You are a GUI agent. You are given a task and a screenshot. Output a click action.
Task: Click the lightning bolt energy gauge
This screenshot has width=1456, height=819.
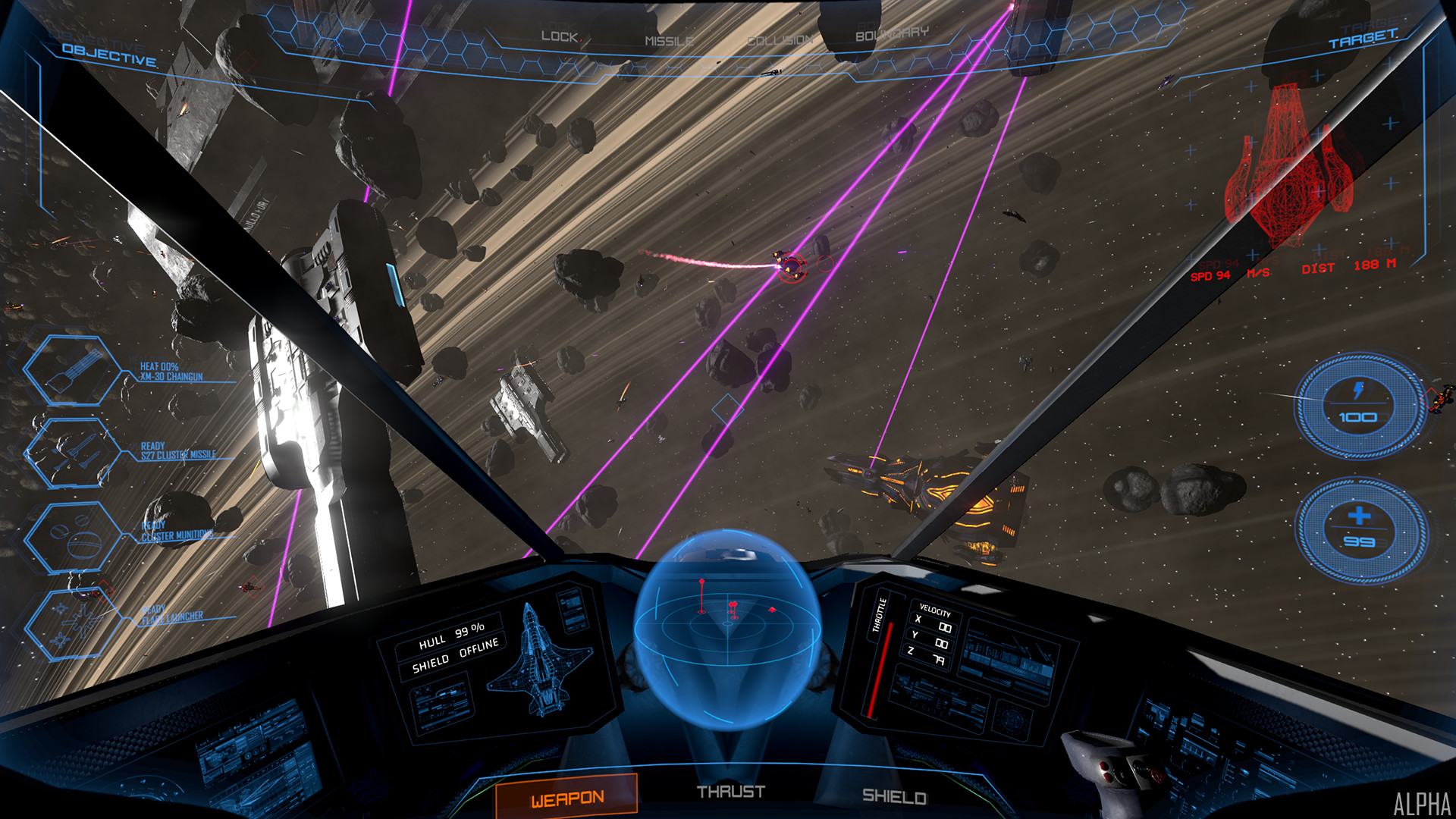click(1357, 403)
